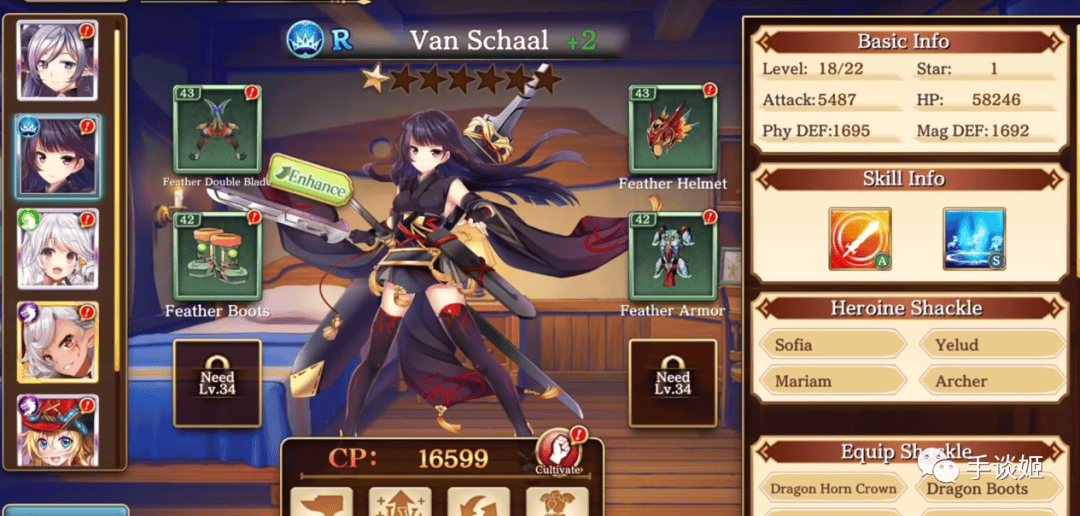Image resolution: width=1080 pixels, height=516 pixels.
Task: View the flaming sword A-rank skill
Action: coord(860,239)
